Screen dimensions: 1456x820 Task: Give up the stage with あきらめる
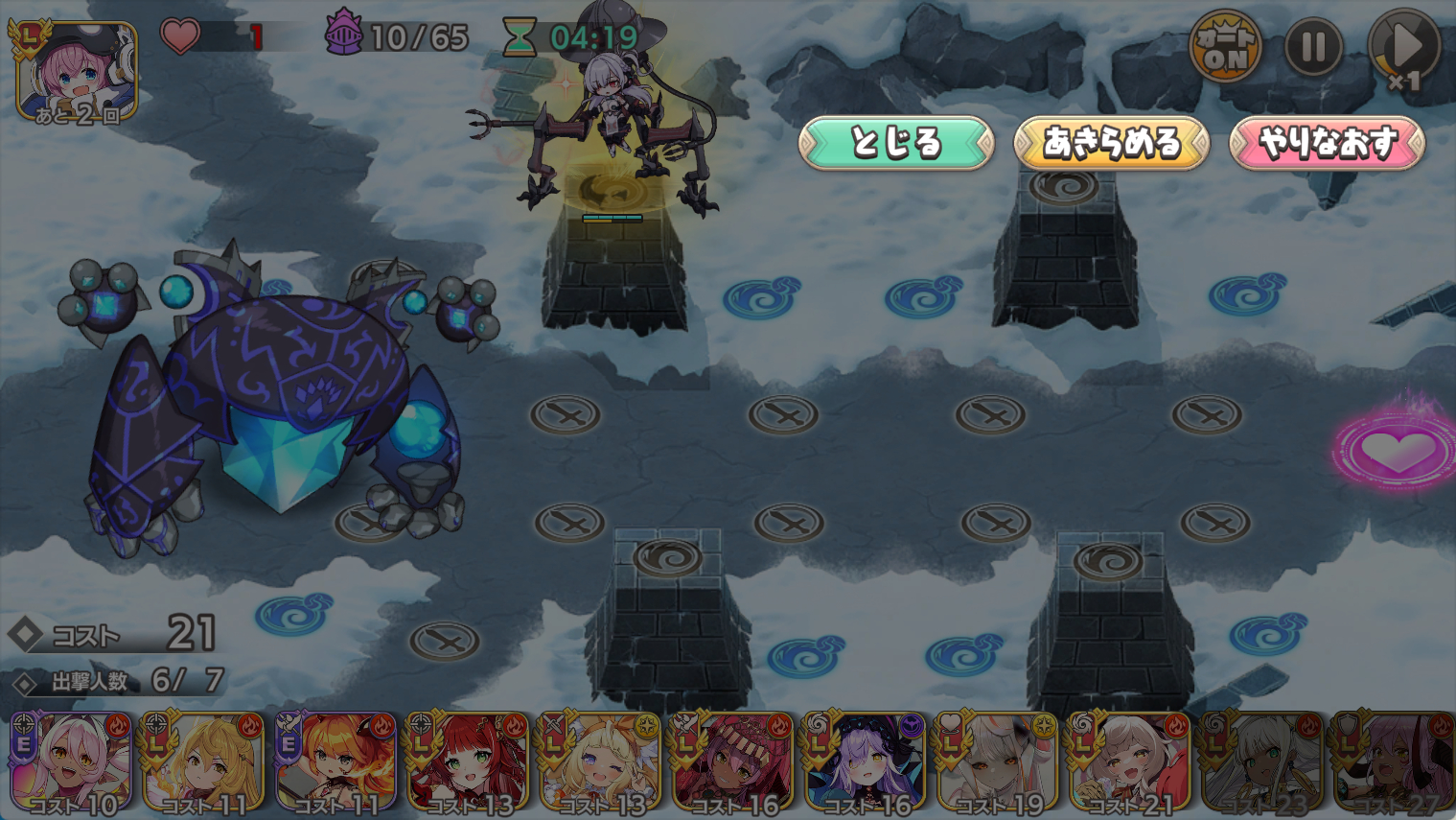coord(1111,143)
